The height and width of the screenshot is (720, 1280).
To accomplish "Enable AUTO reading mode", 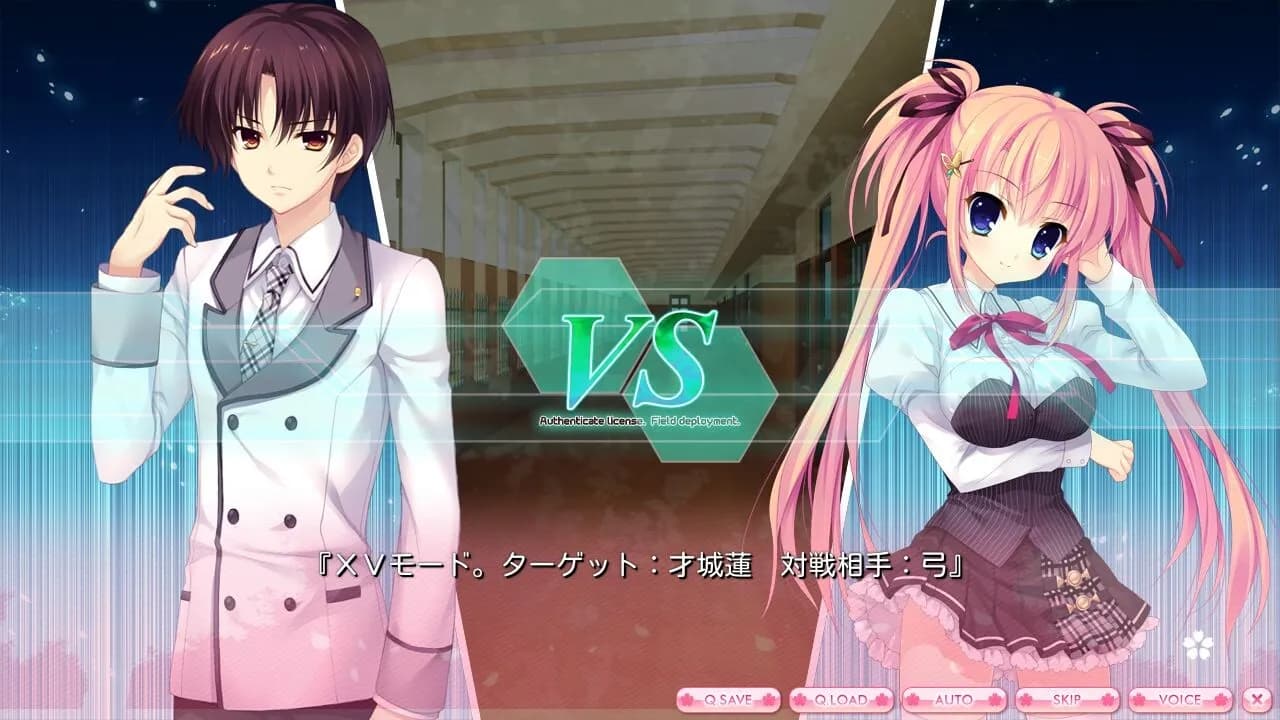I will coord(954,701).
